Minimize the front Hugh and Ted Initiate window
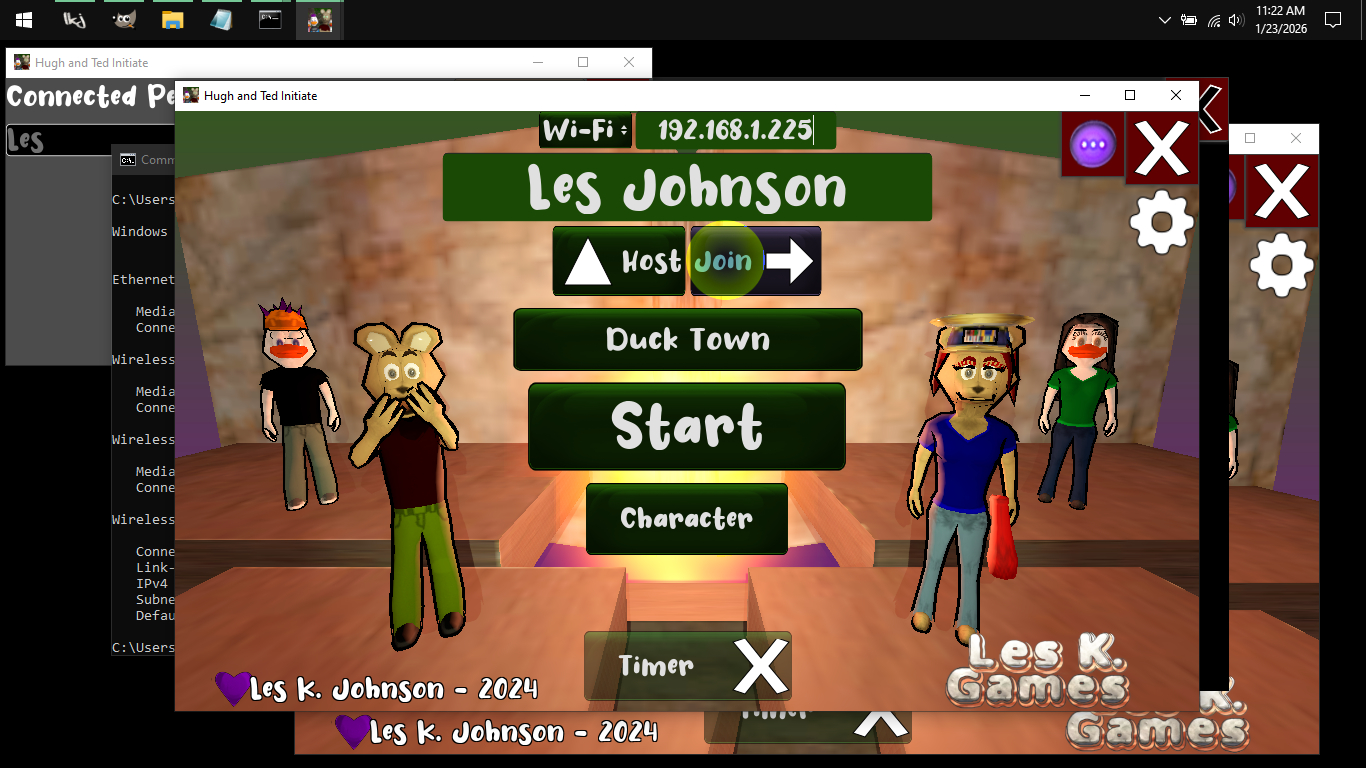Screen dimensions: 1366x768 [x=1085, y=96]
